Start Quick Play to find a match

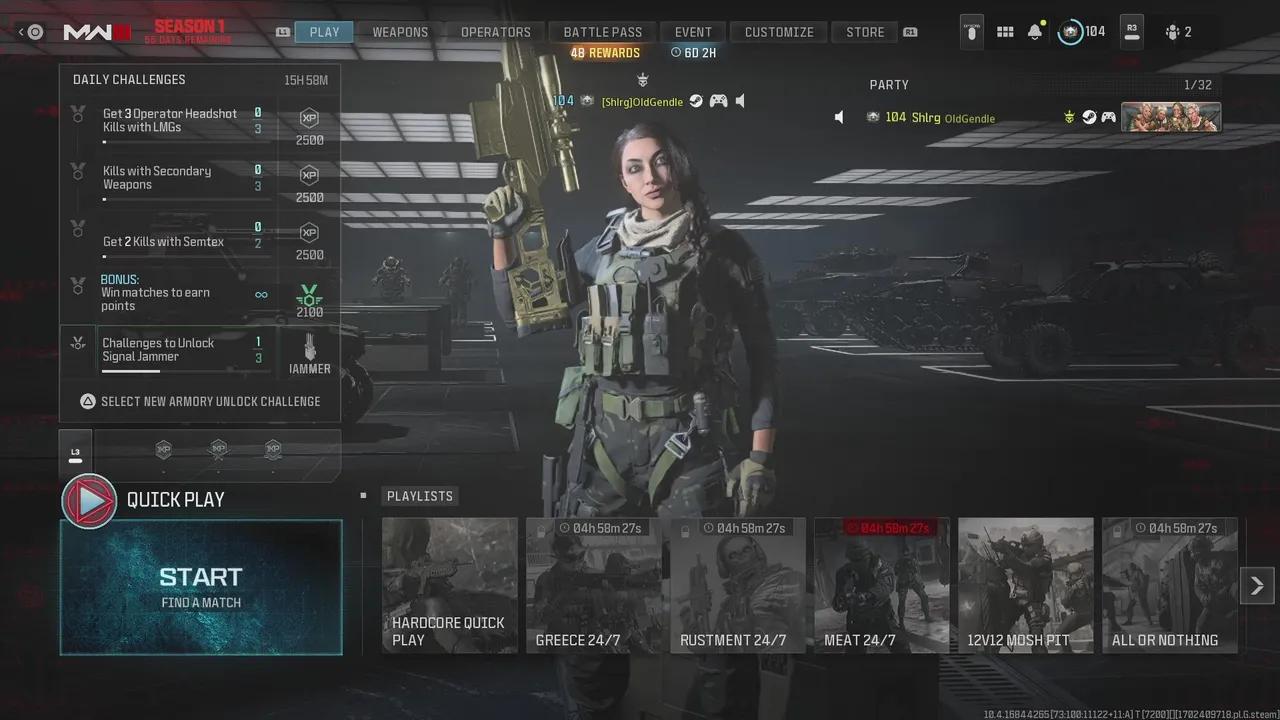pyautogui.click(x=201, y=587)
